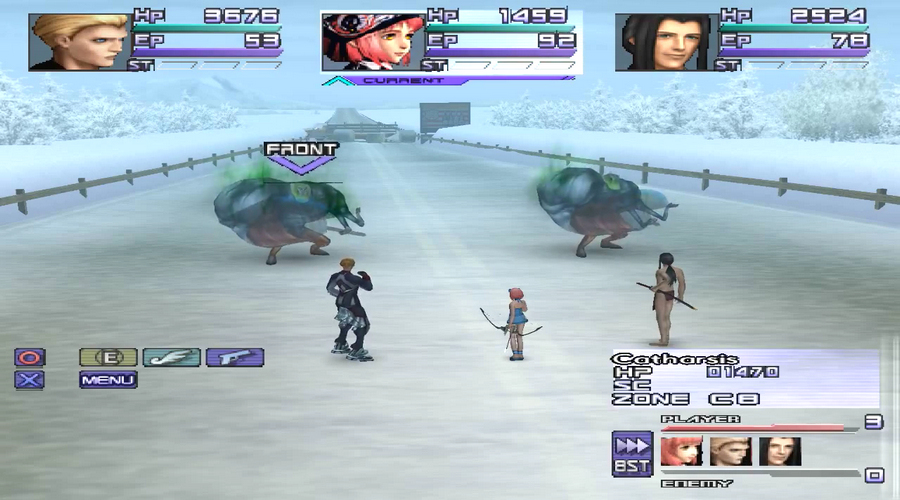Select the ether "E" command icon

[108, 357]
